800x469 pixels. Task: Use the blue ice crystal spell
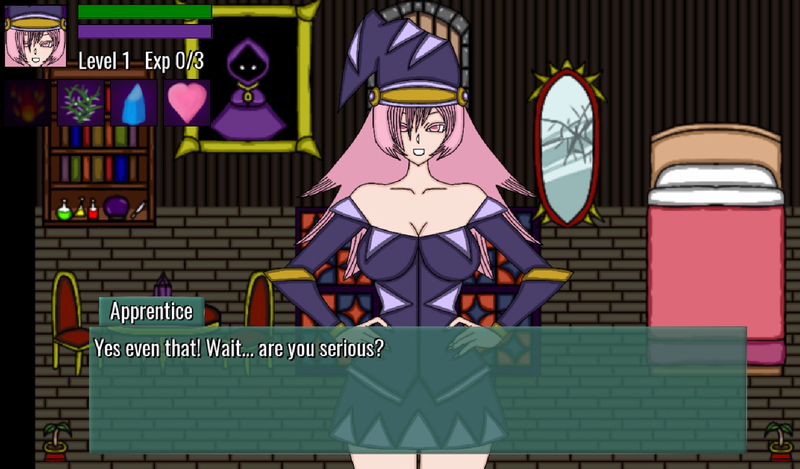click(x=133, y=103)
